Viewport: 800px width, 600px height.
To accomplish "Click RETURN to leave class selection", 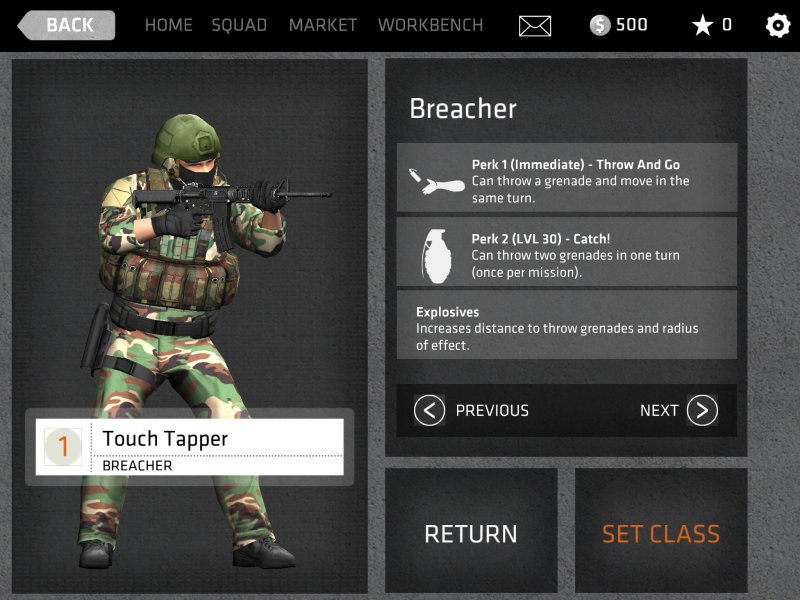I will 471,534.
